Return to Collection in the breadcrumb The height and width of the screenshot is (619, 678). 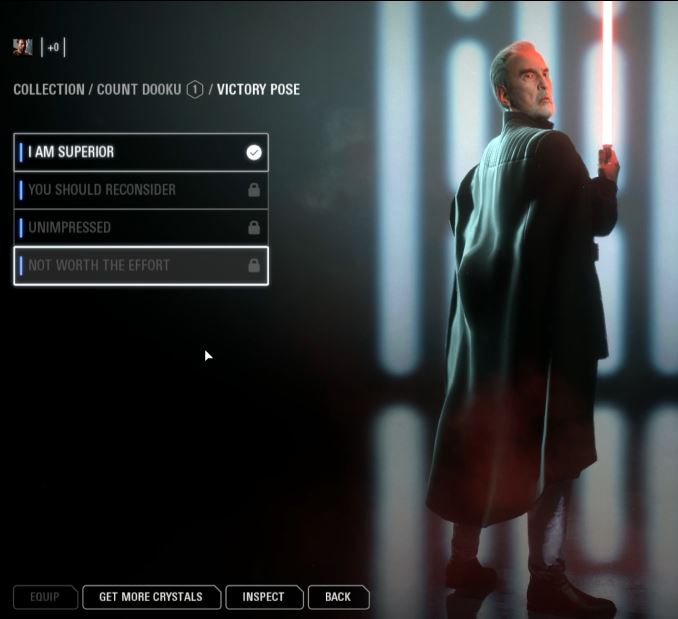[49, 90]
